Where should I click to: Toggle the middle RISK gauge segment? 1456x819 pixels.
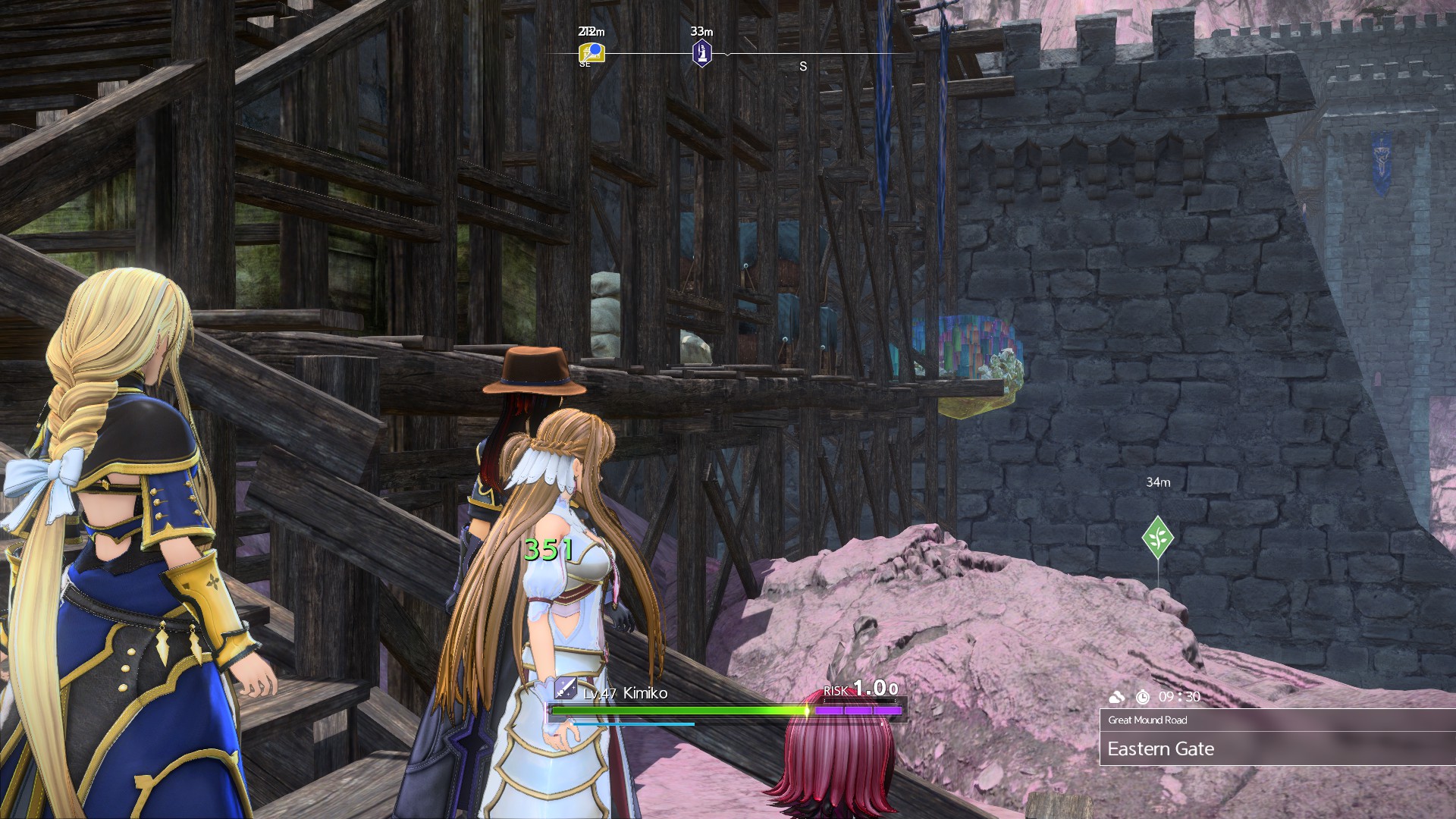click(858, 708)
